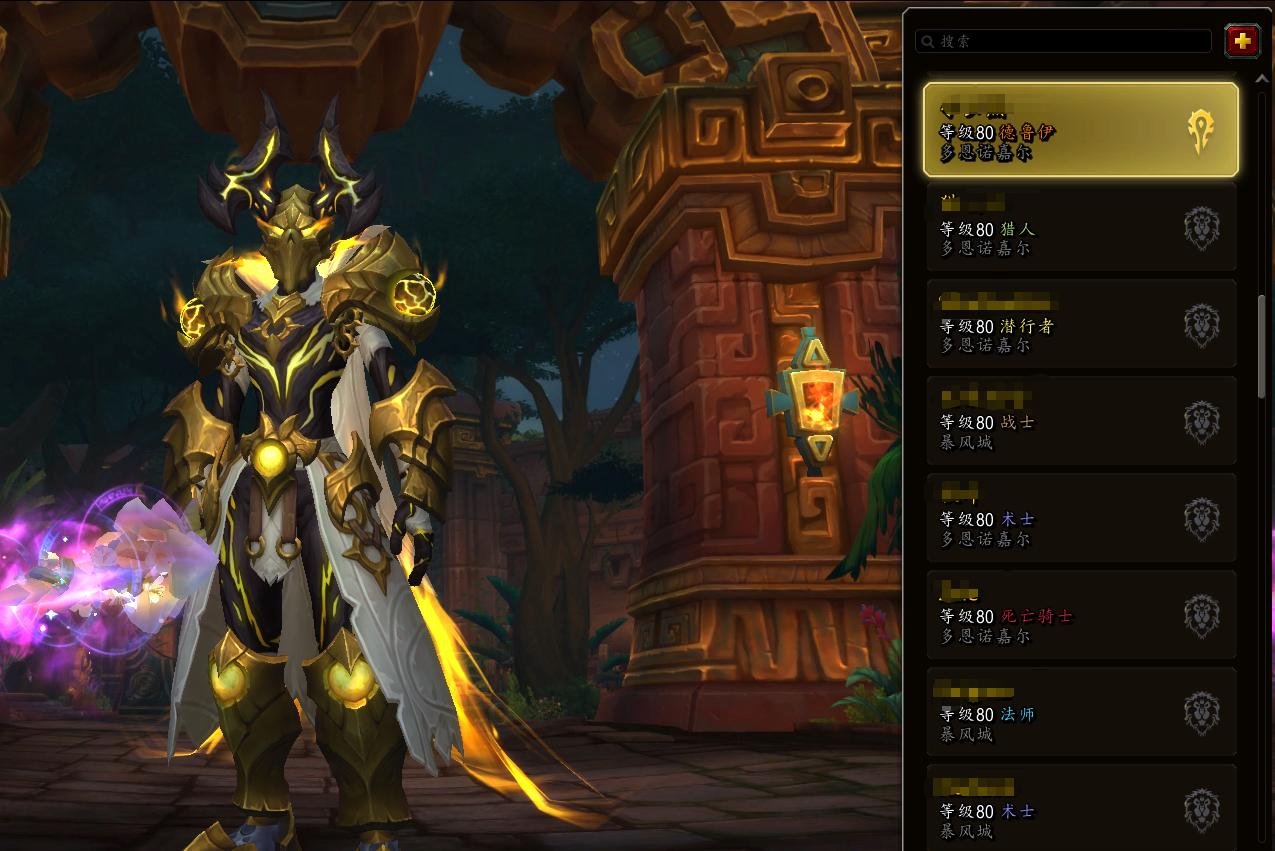The width and height of the screenshot is (1275, 851).
Task: Click the scroll-up arrow of character list
Action: tap(1262, 78)
